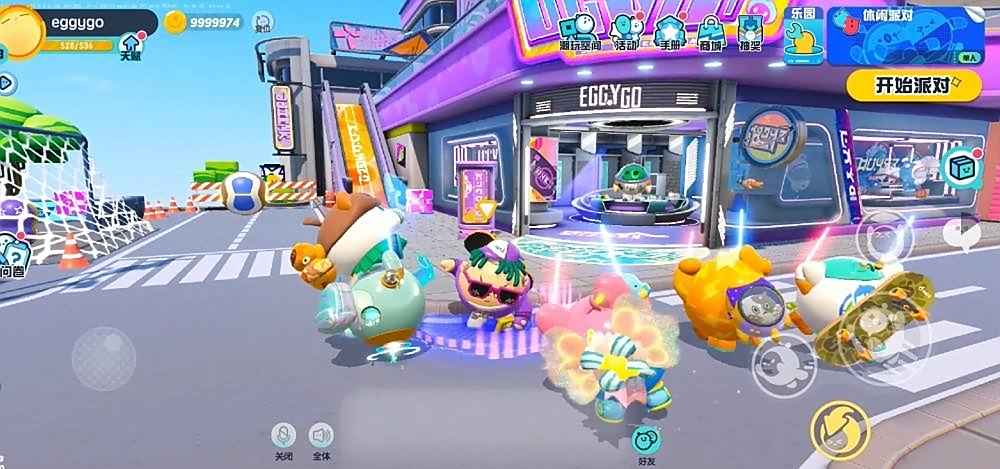Image resolution: width=1000 pixels, height=469 pixels.
Task: Open the 天赋 talent menu
Action: (131, 45)
